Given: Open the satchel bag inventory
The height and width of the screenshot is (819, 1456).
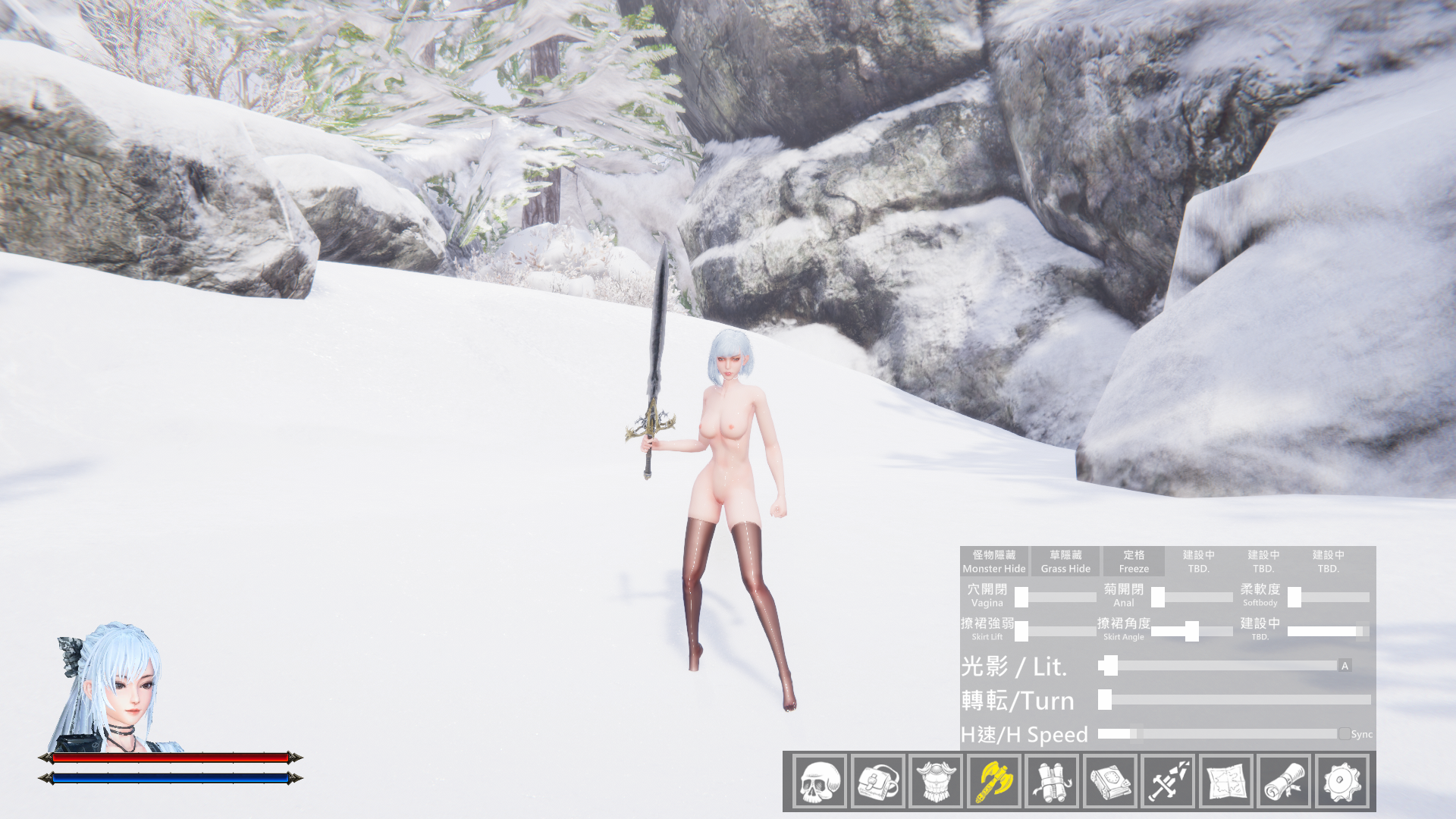Looking at the screenshot, I should click(877, 781).
